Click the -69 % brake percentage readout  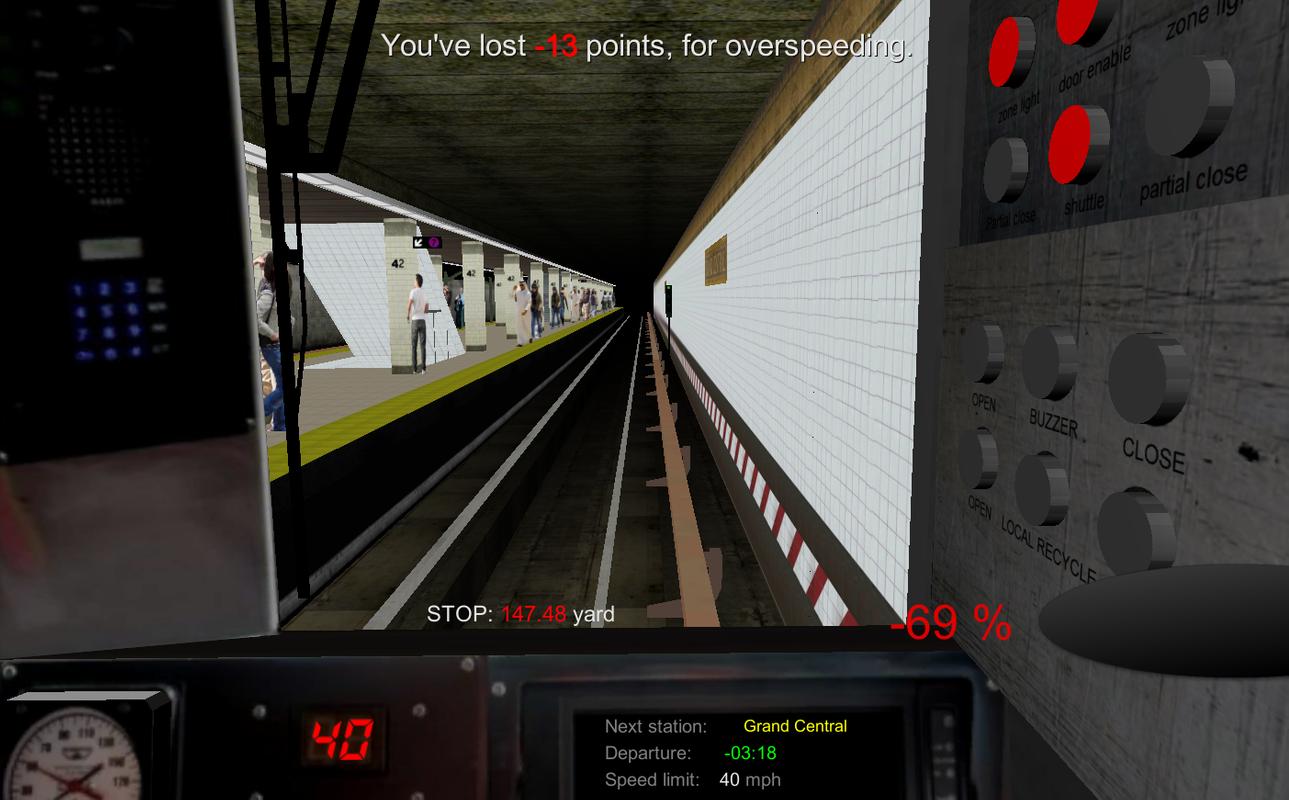950,621
